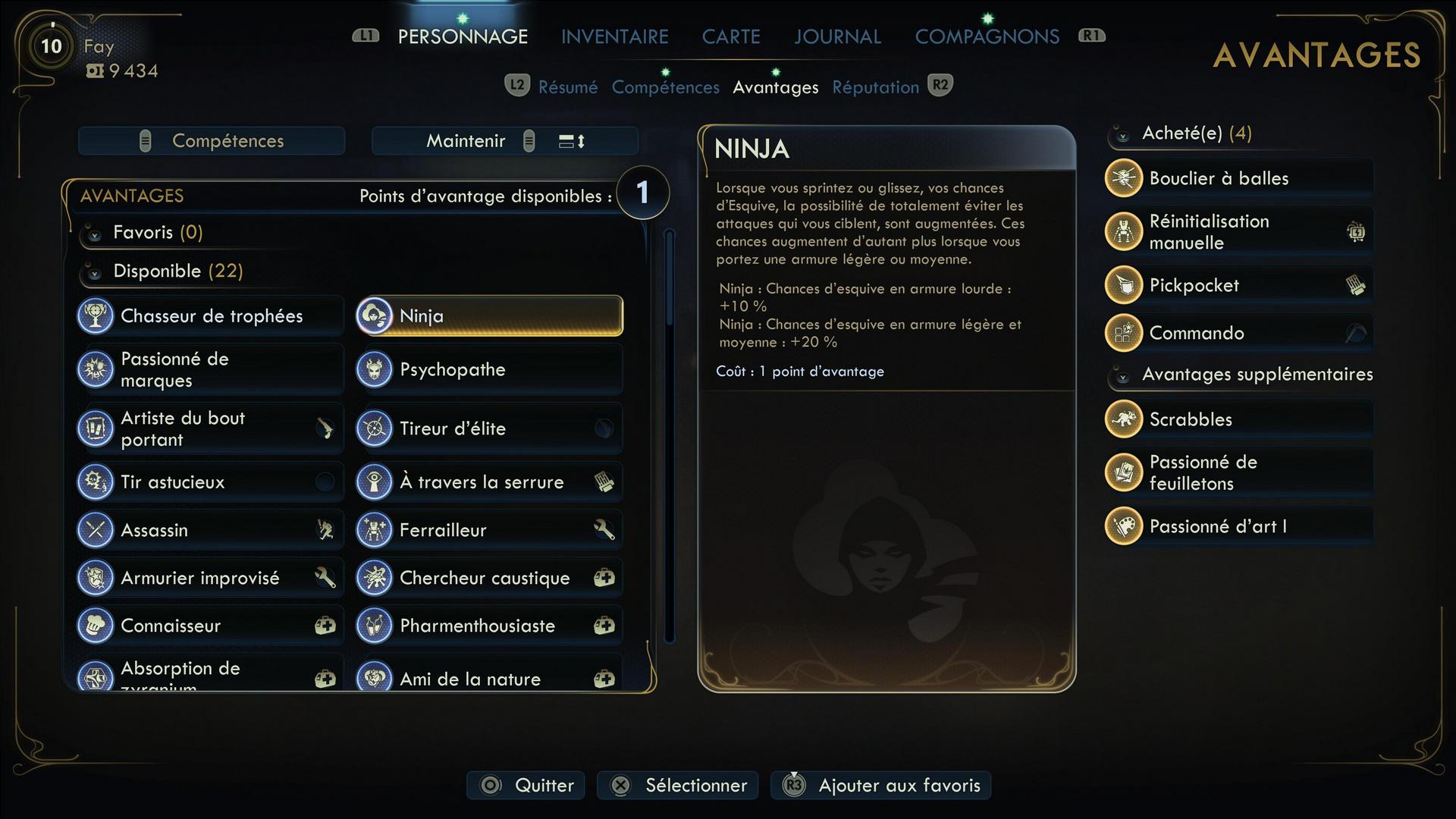Pick the Tireur d'élite perk
The width and height of the screenshot is (1456, 819).
[x=489, y=428]
